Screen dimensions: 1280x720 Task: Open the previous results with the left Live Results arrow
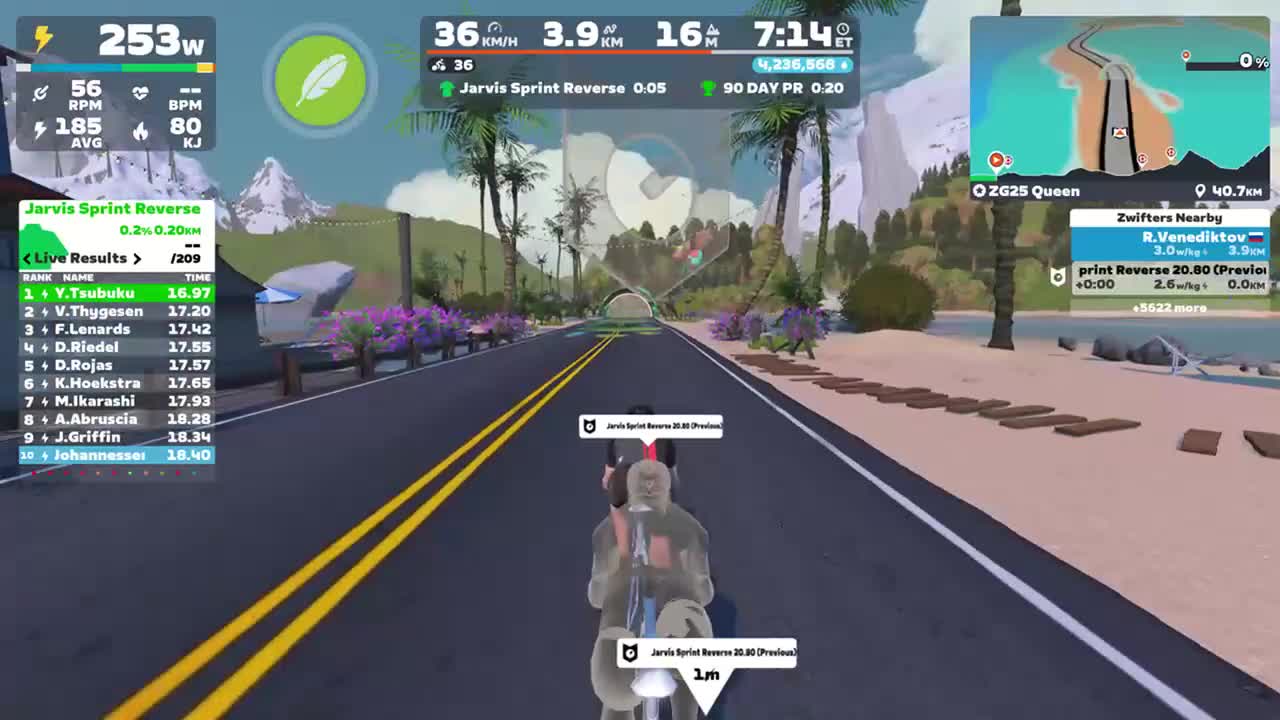[x=25, y=258]
